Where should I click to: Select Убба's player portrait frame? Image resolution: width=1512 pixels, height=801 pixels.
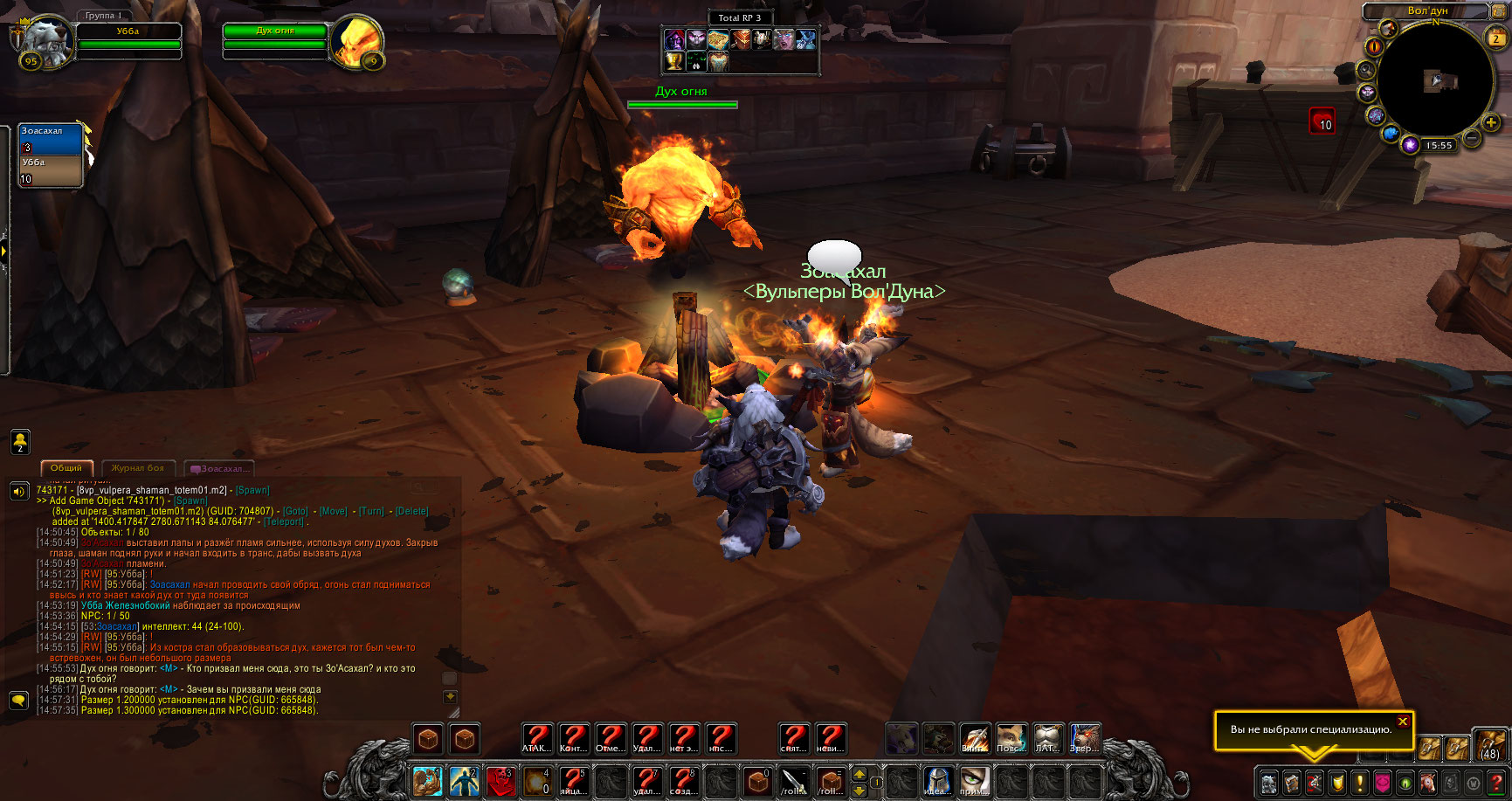(44, 40)
